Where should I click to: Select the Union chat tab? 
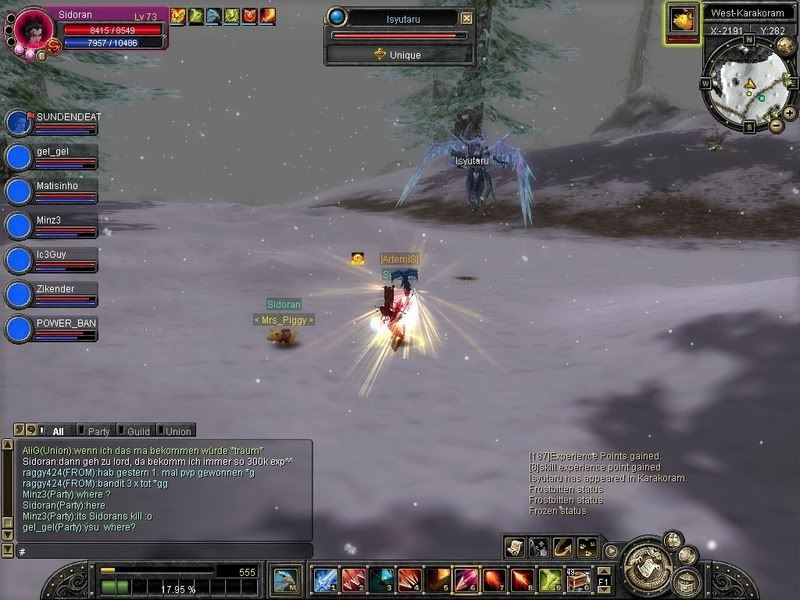[177, 431]
